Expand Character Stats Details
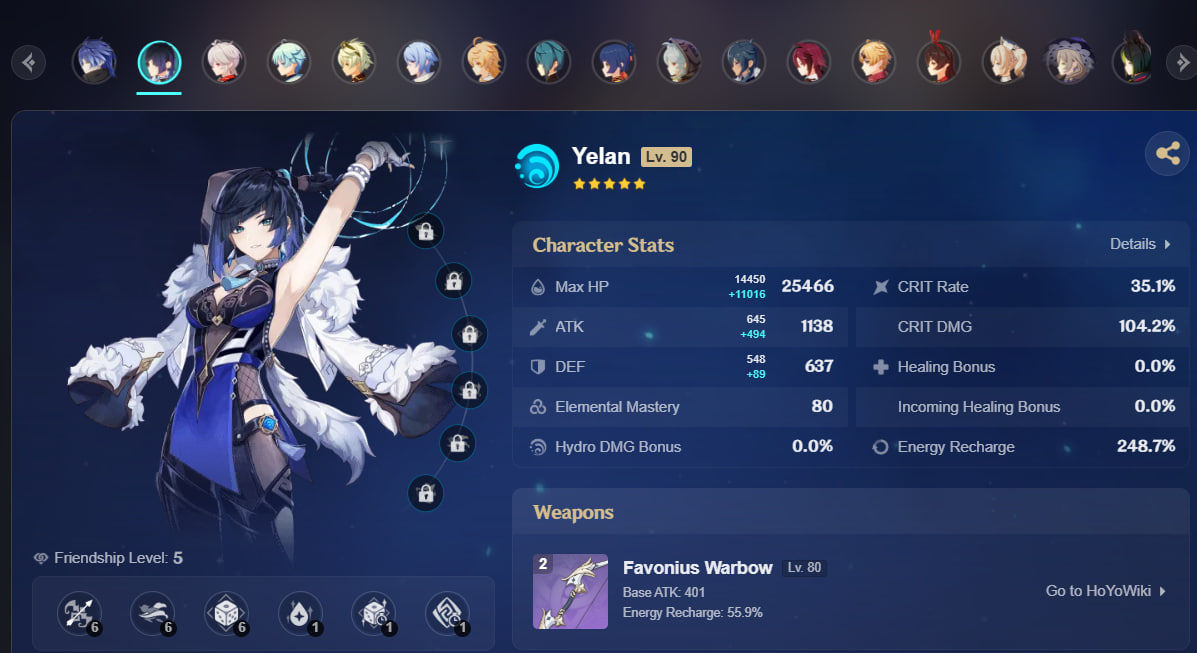The width and height of the screenshot is (1197, 653). click(x=1140, y=244)
